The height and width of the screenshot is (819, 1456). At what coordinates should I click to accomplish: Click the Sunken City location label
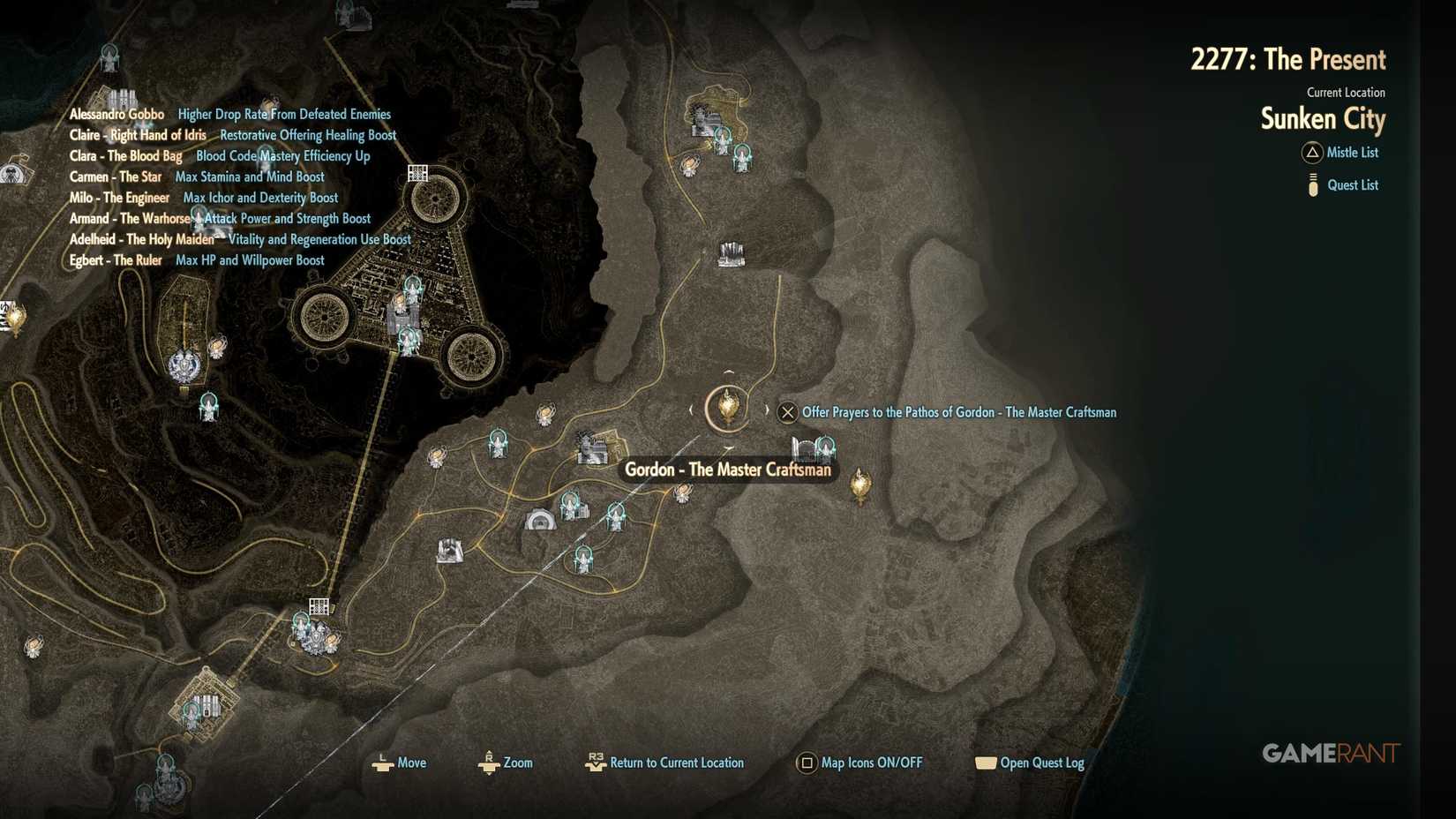tap(1323, 119)
